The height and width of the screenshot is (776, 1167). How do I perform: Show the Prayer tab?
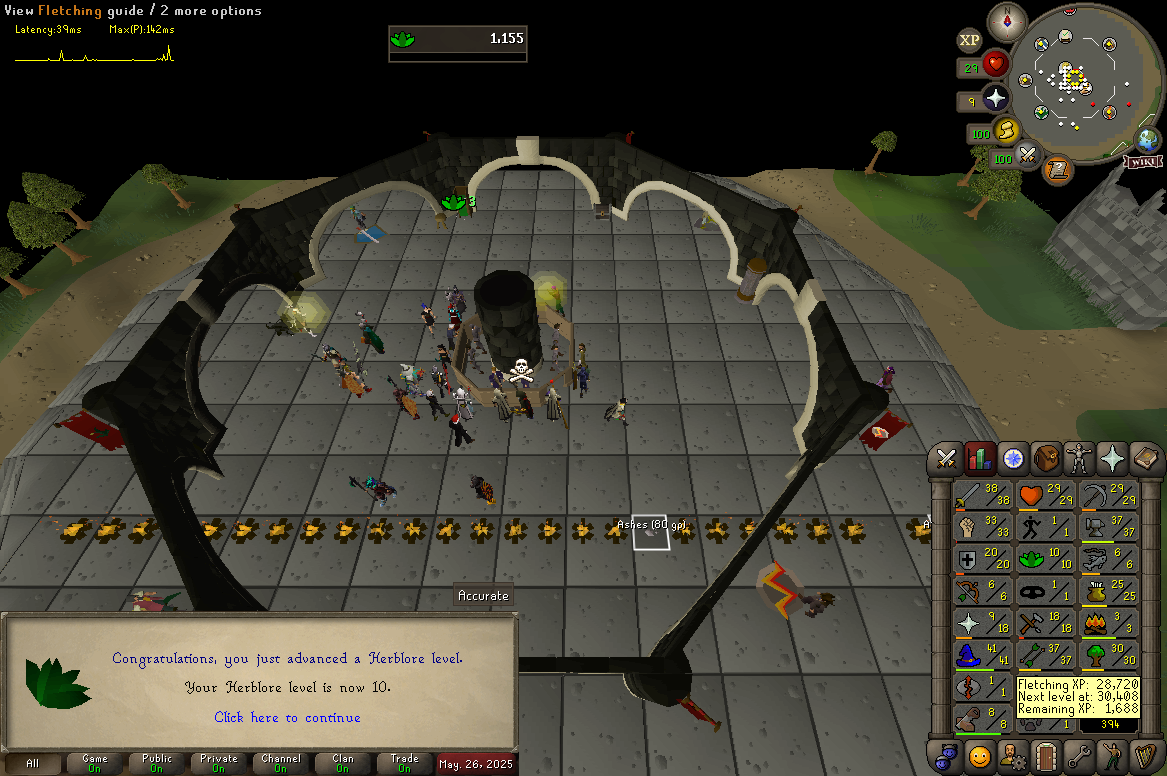click(1113, 459)
